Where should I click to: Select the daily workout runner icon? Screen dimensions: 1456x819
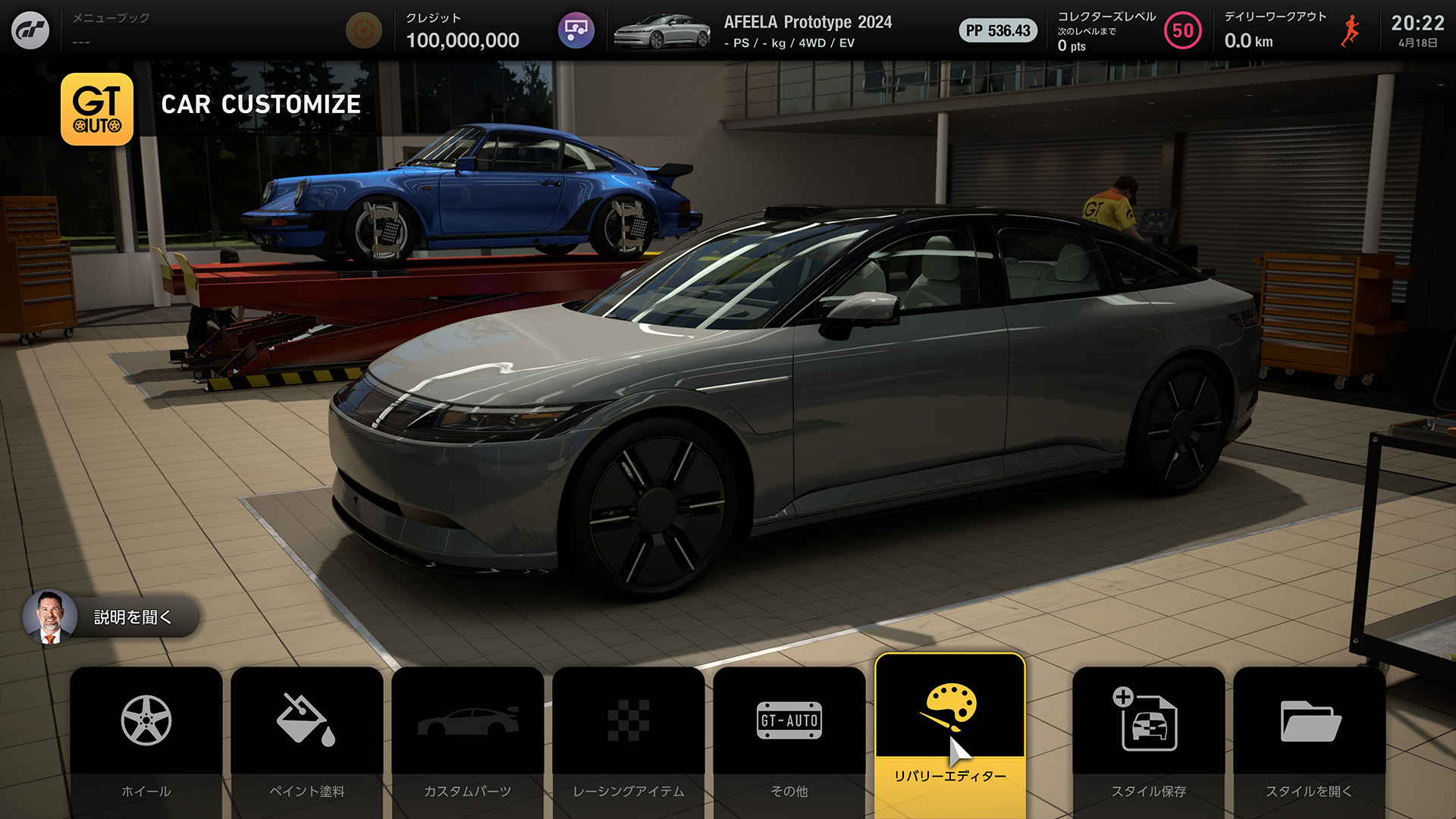click(x=1350, y=30)
